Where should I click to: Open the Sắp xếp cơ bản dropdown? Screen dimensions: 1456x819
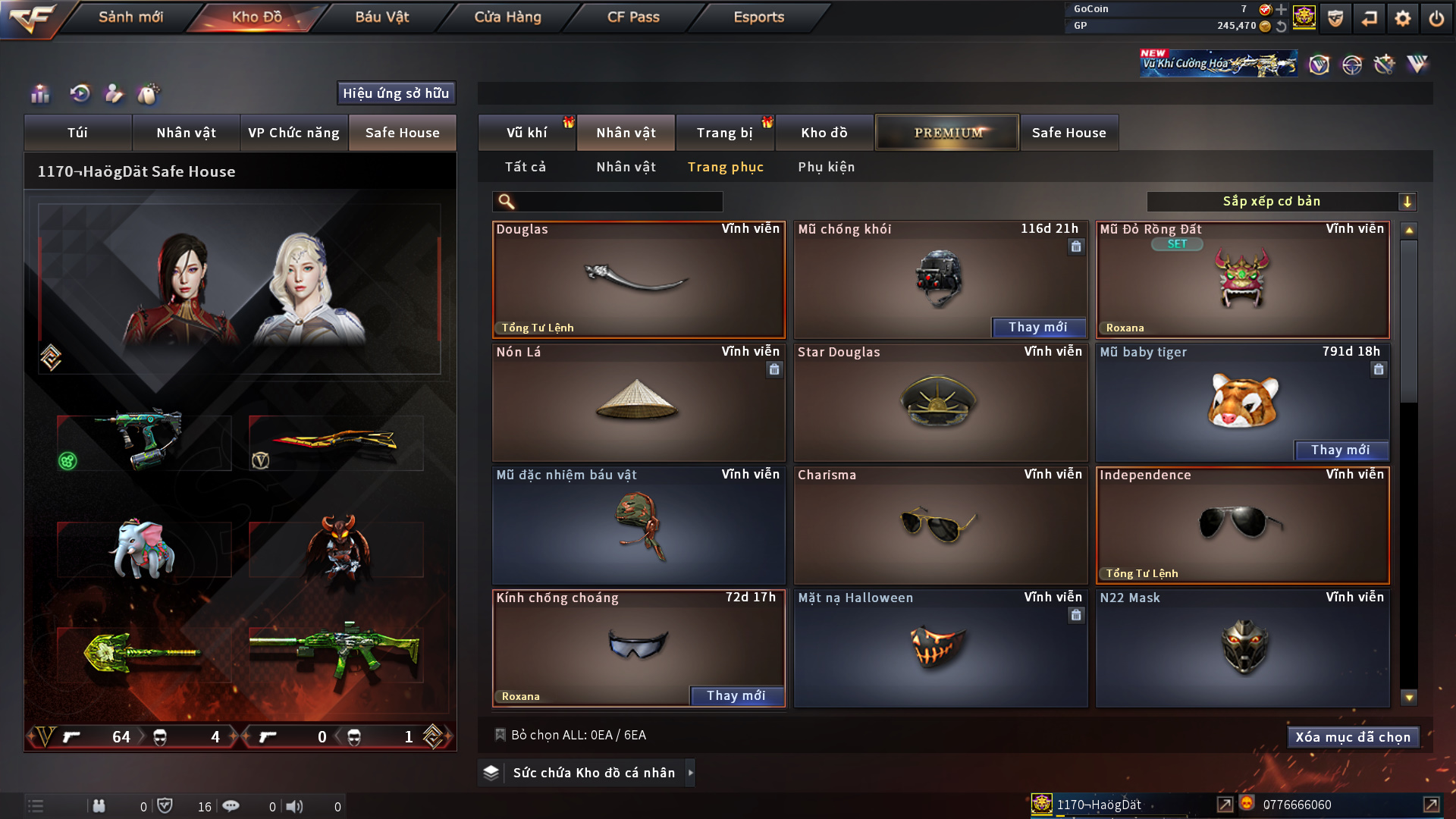click(x=1281, y=202)
